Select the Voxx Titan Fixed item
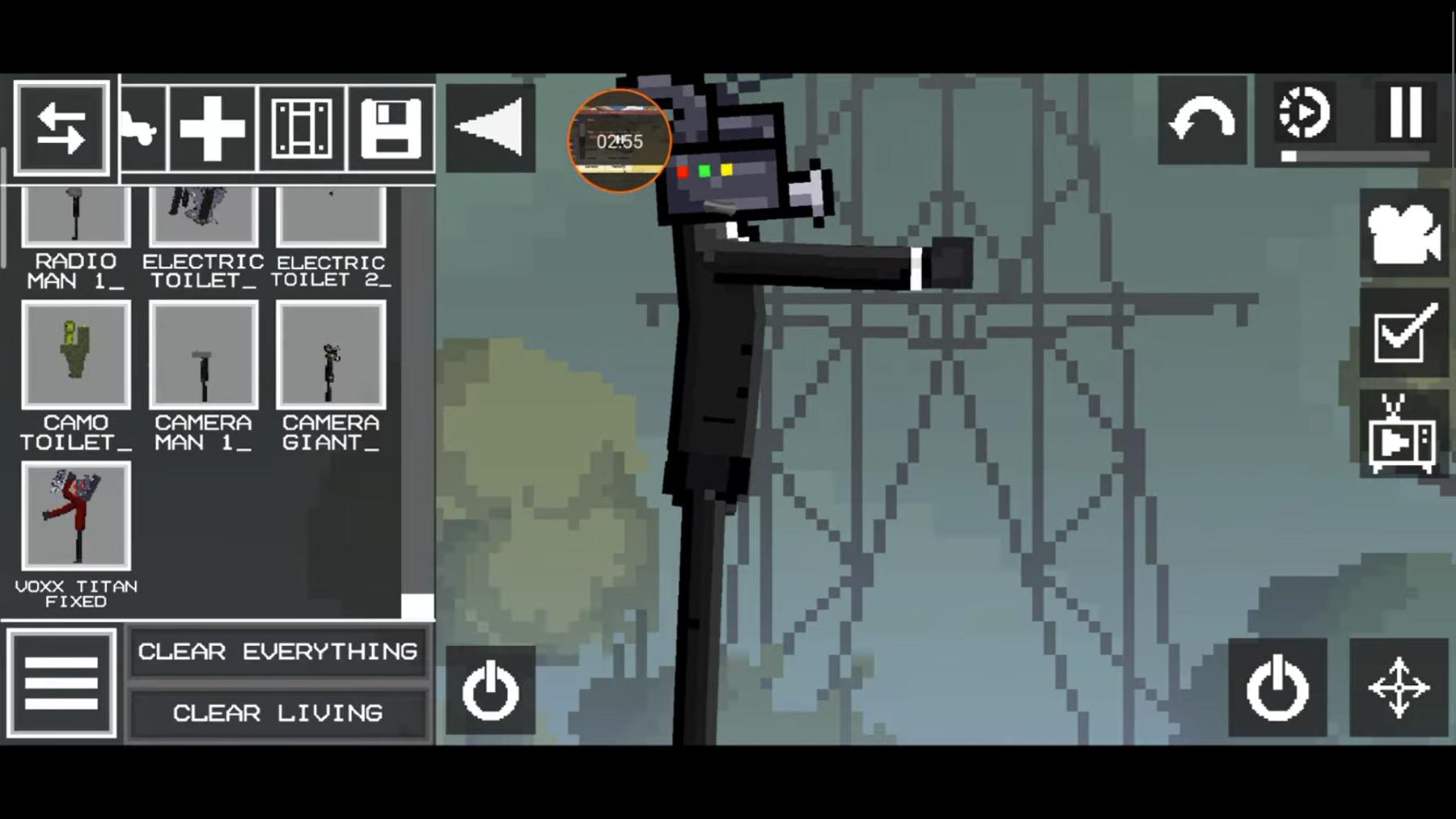Viewport: 1456px width, 819px height. pos(76,516)
